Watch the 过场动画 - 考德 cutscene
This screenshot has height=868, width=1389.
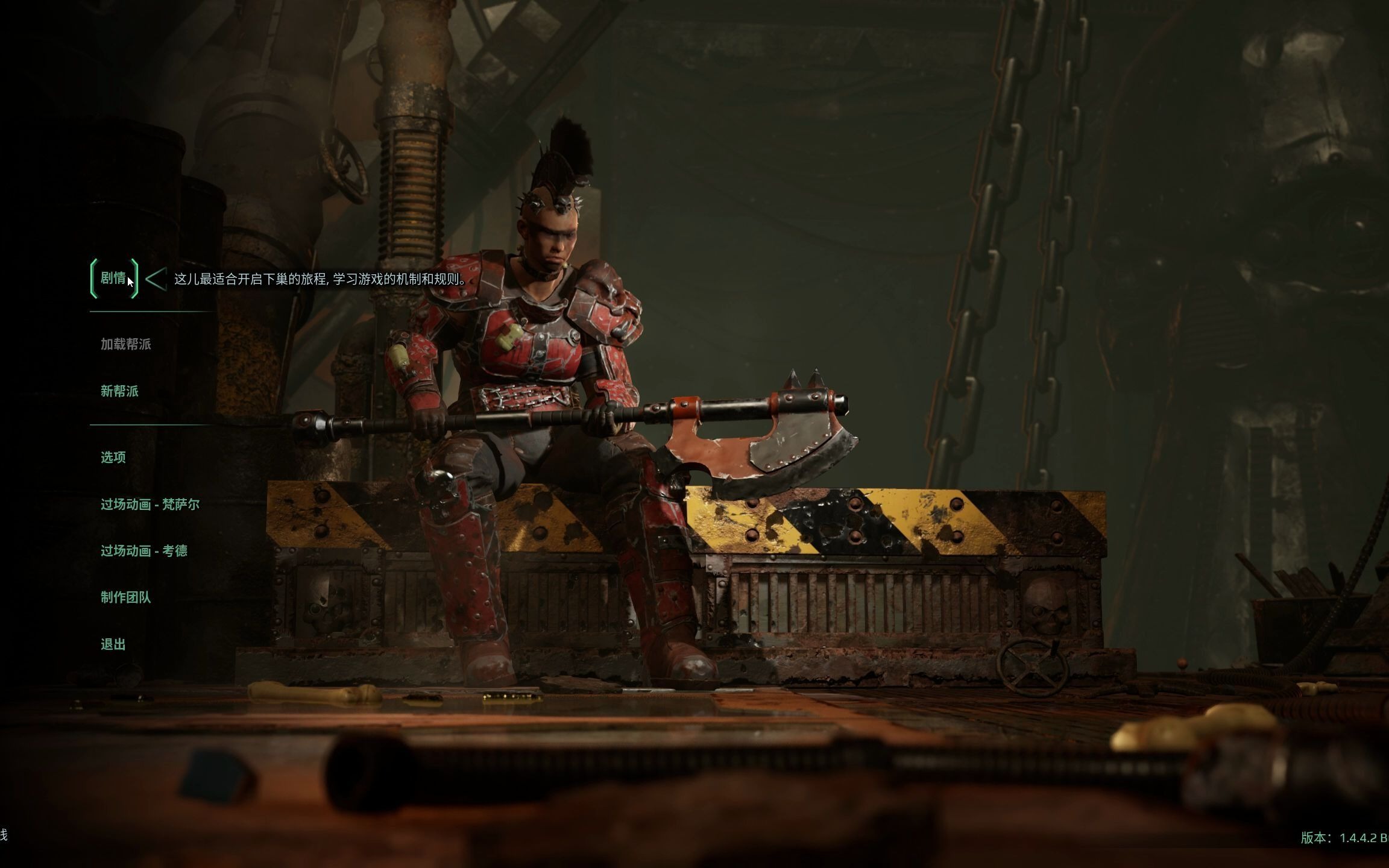coord(145,550)
